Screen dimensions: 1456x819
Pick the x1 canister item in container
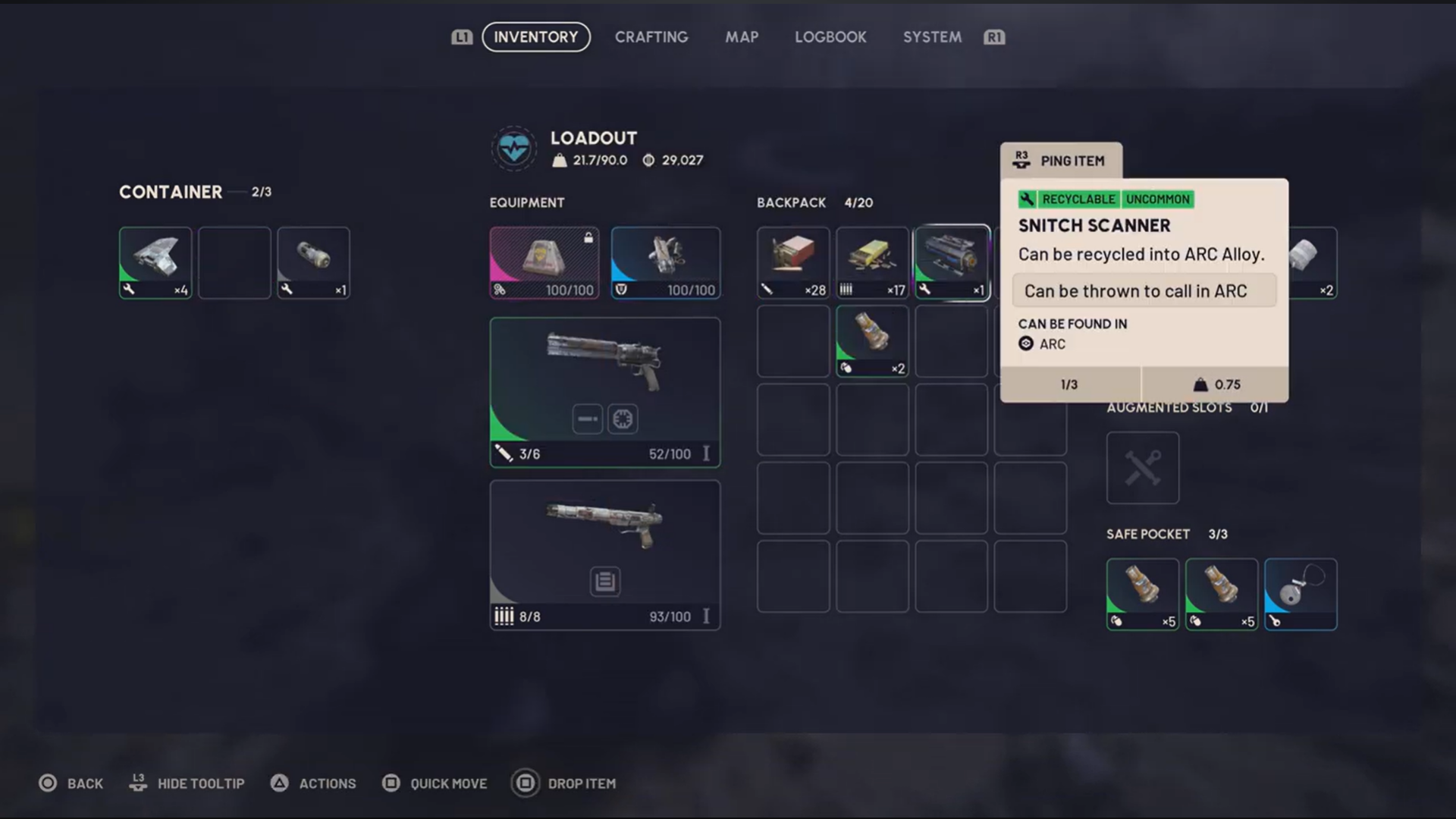[x=313, y=262]
